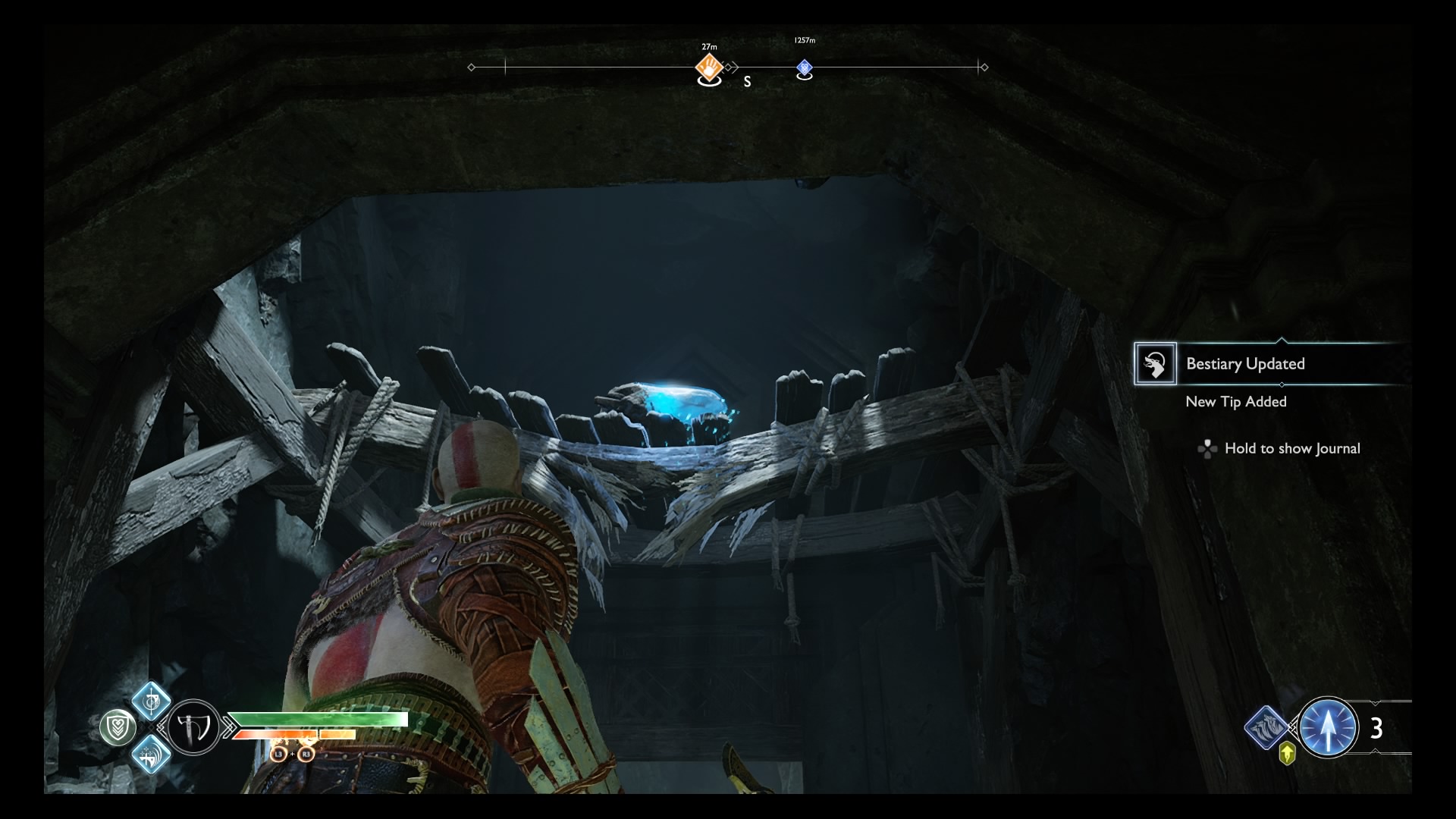Click the S direction label on the compass
The width and height of the screenshot is (1456, 819).
click(747, 81)
